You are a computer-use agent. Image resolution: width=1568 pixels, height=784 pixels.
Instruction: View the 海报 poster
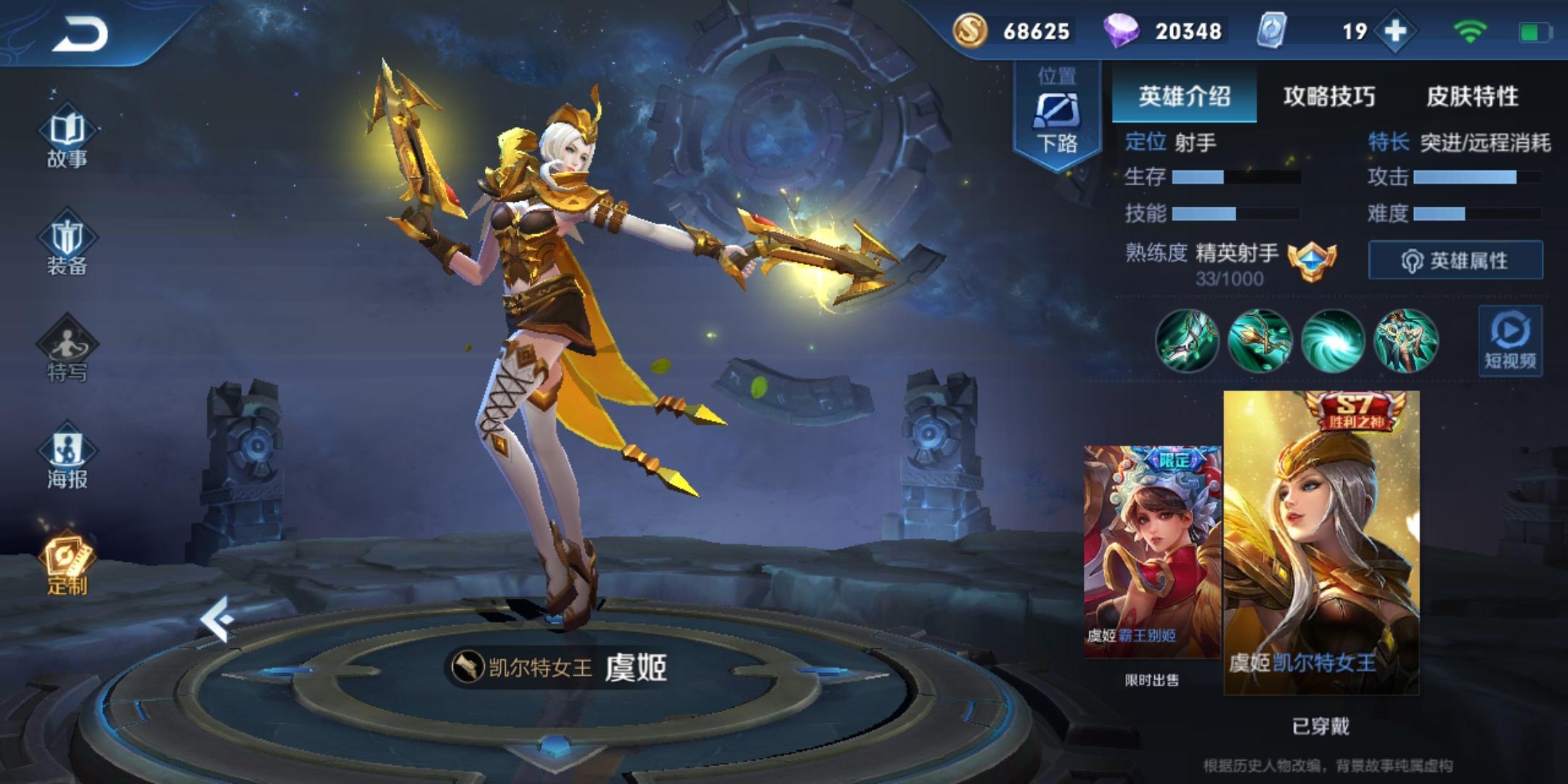[67, 459]
